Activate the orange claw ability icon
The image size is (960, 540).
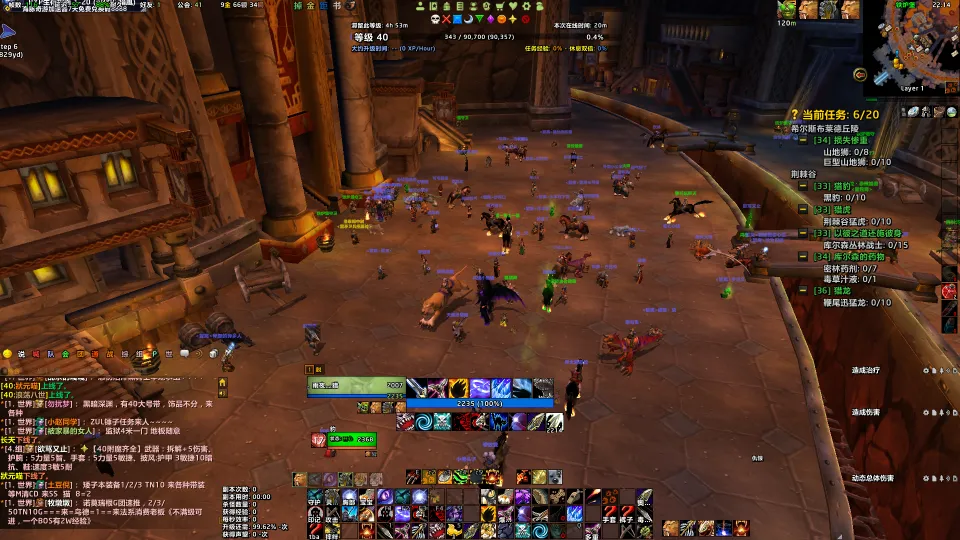point(458,388)
